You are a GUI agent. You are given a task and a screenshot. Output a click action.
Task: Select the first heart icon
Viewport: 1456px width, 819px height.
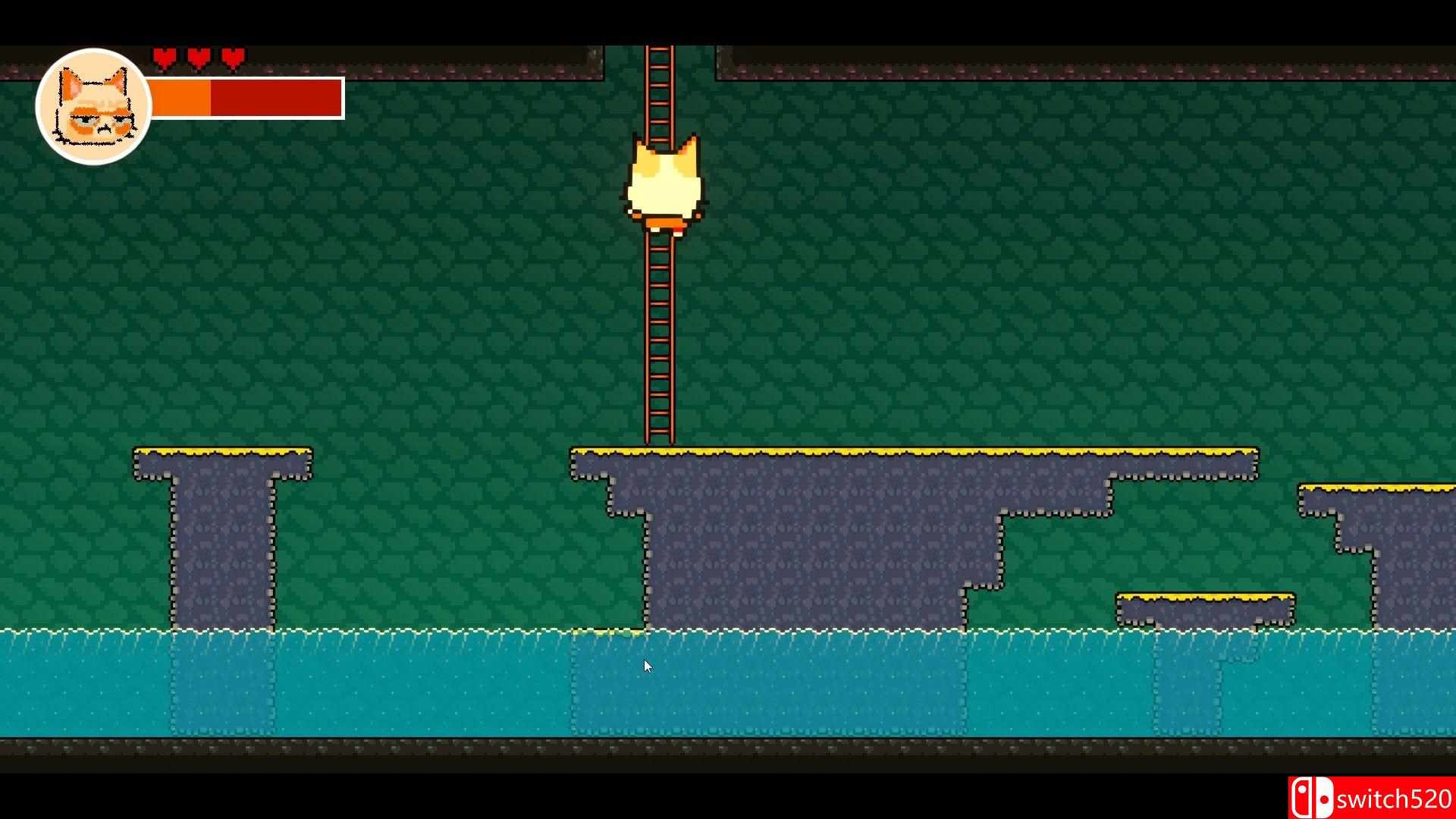click(x=163, y=56)
